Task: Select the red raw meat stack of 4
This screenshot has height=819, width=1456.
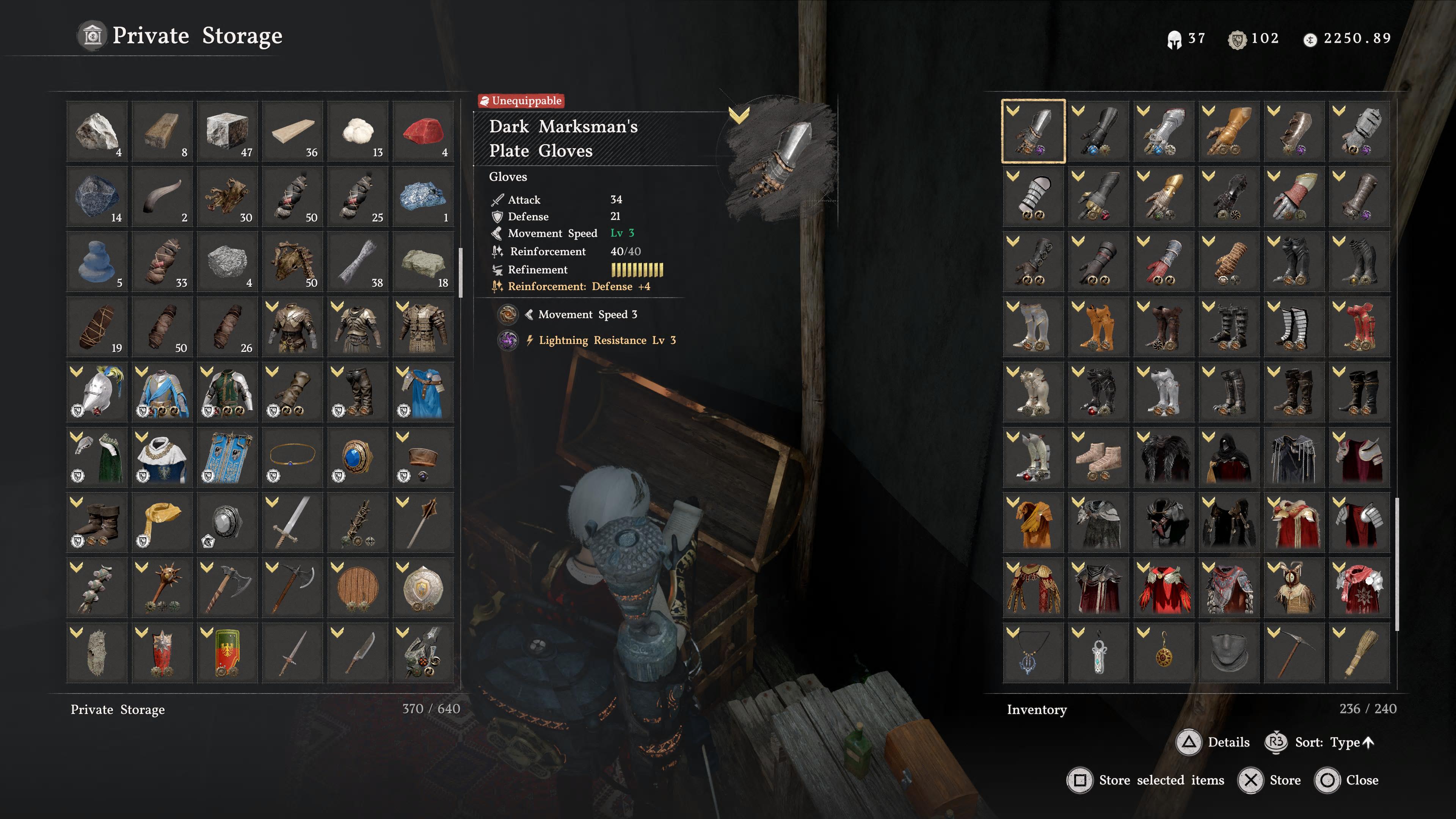Action: [423, 131]
